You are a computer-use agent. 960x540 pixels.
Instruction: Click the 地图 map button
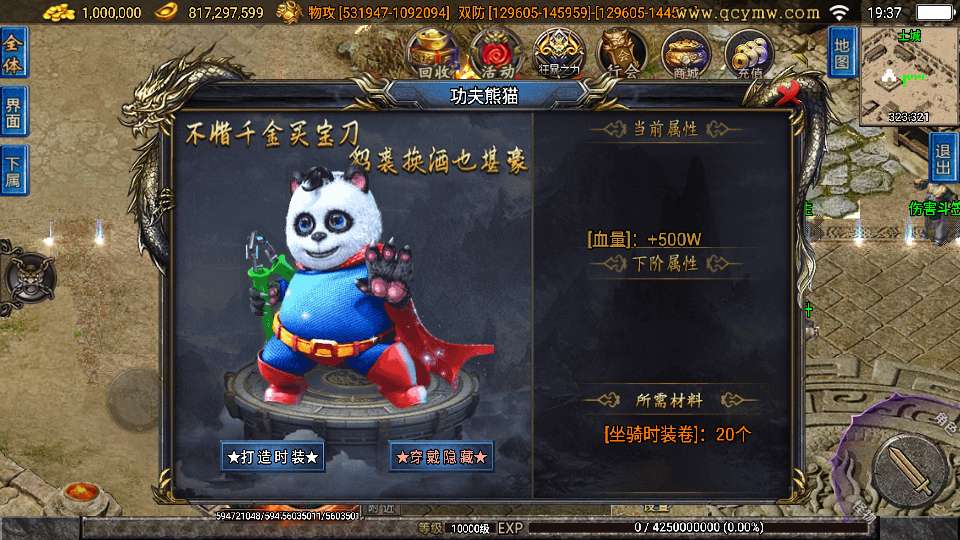[842, 52]
